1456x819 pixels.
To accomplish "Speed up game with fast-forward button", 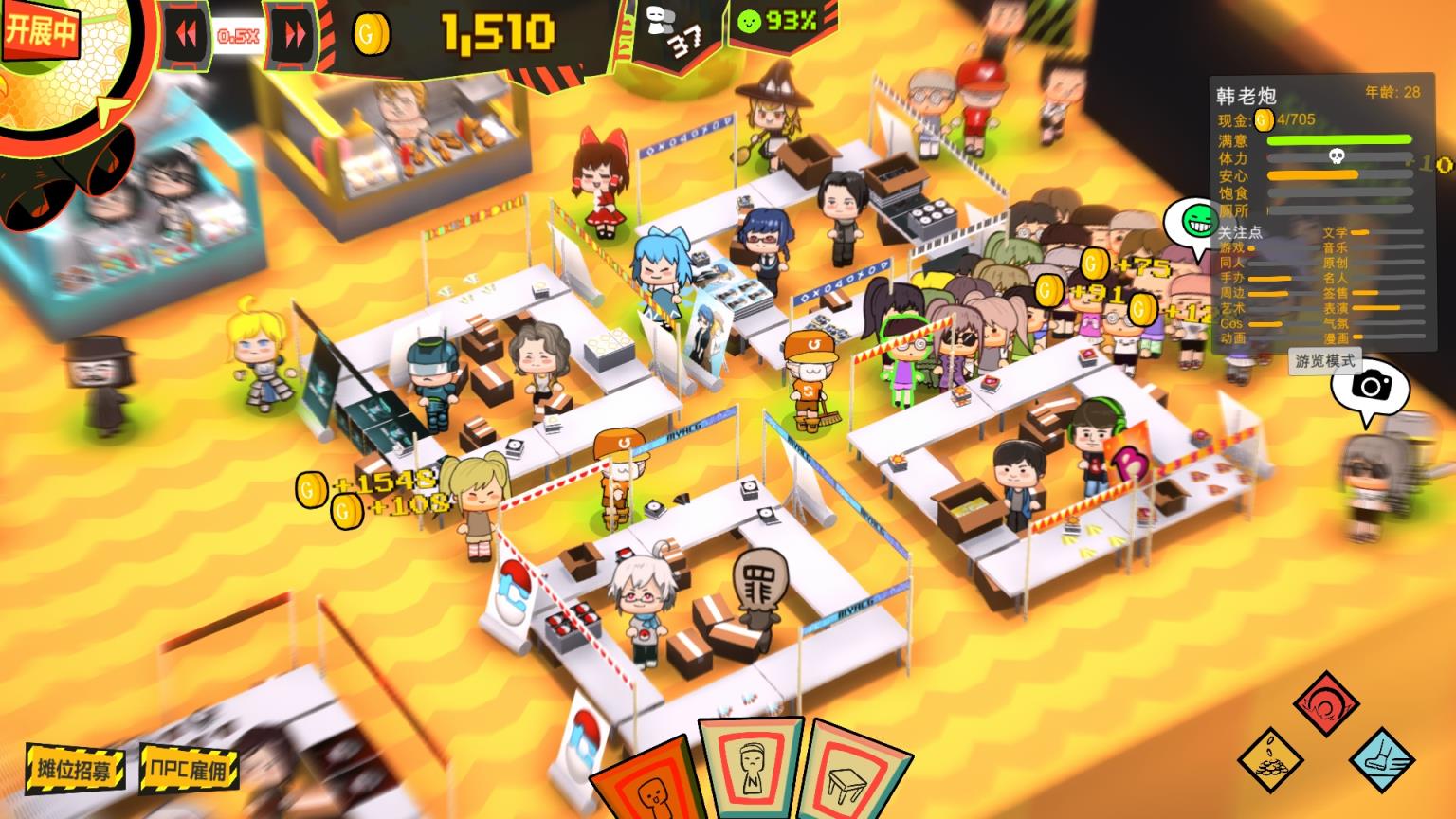I will coord(295,36).
